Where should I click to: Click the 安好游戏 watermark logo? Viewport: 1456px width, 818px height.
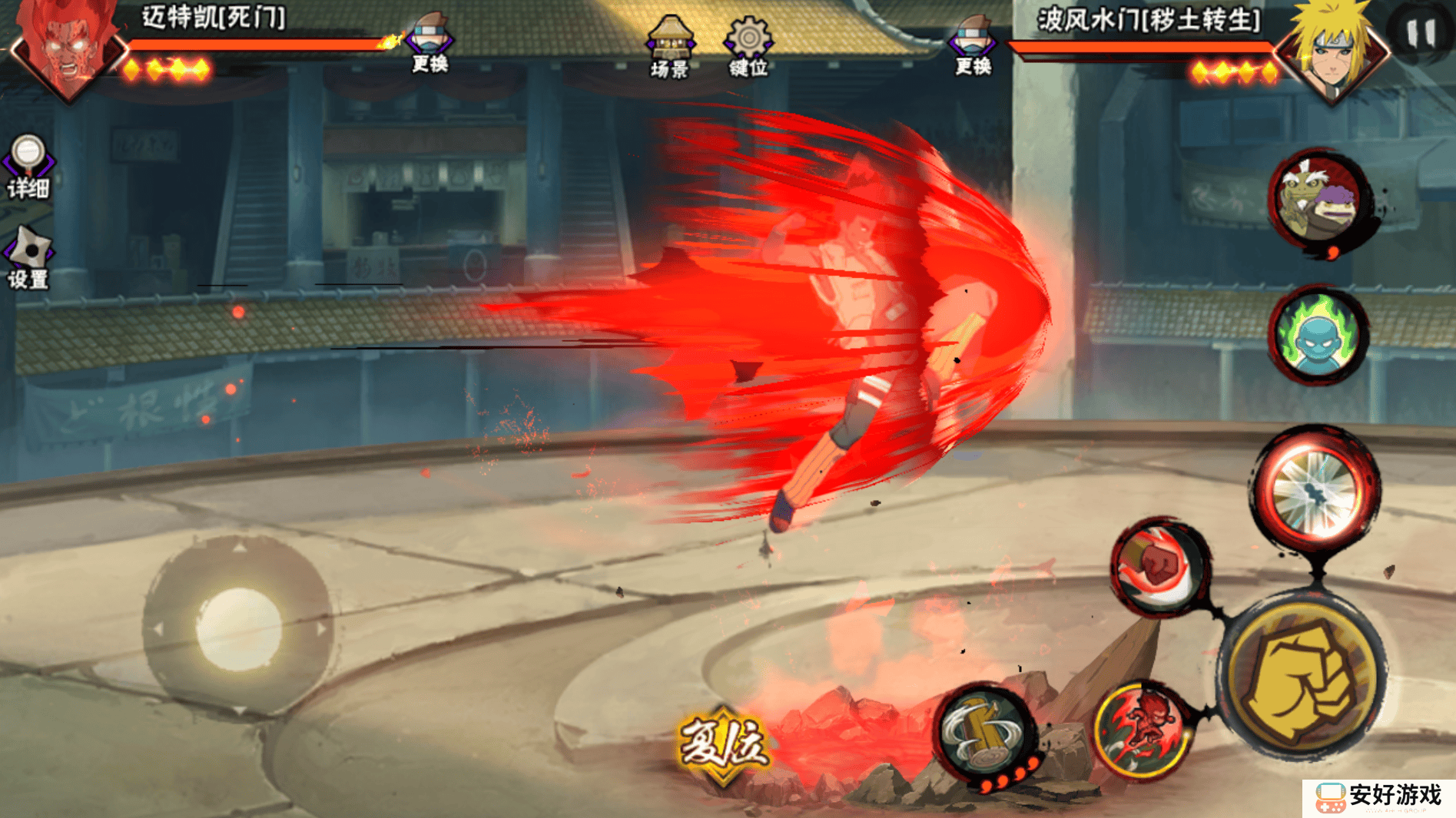(x=1378, y=797)
